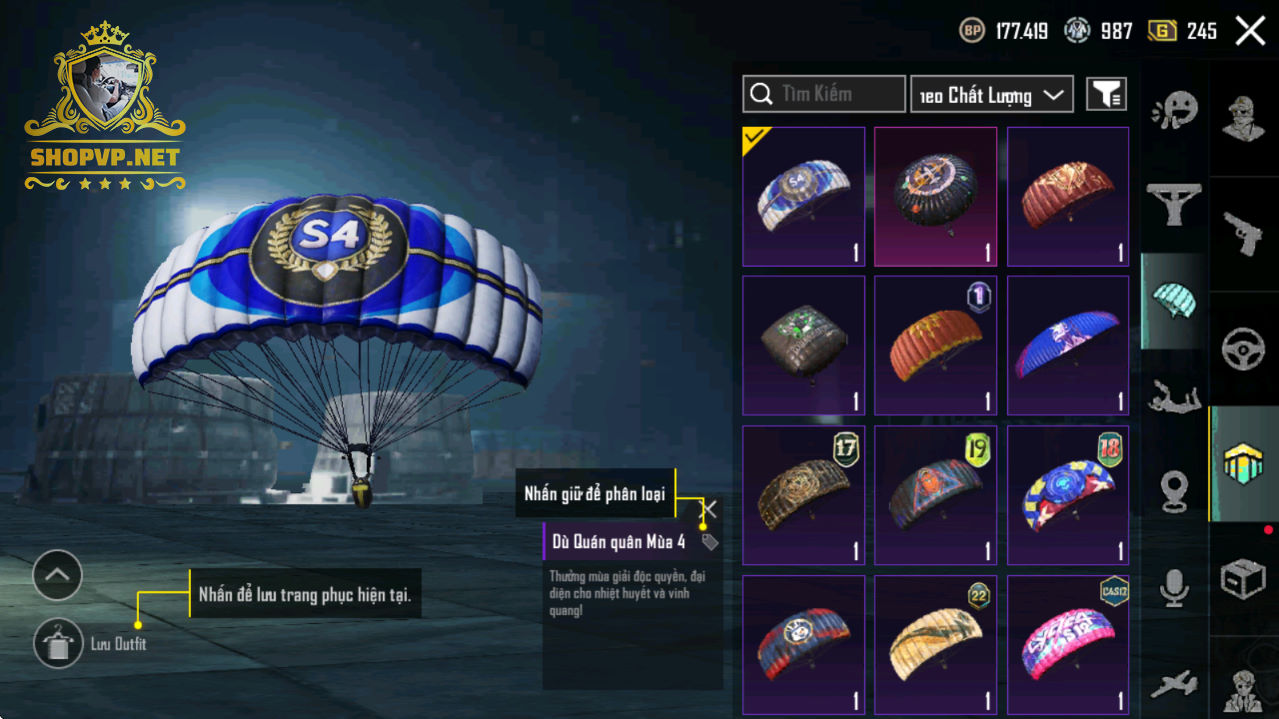Close the Dù Quán quân Mùa 4 tooltip

[709, 509]
